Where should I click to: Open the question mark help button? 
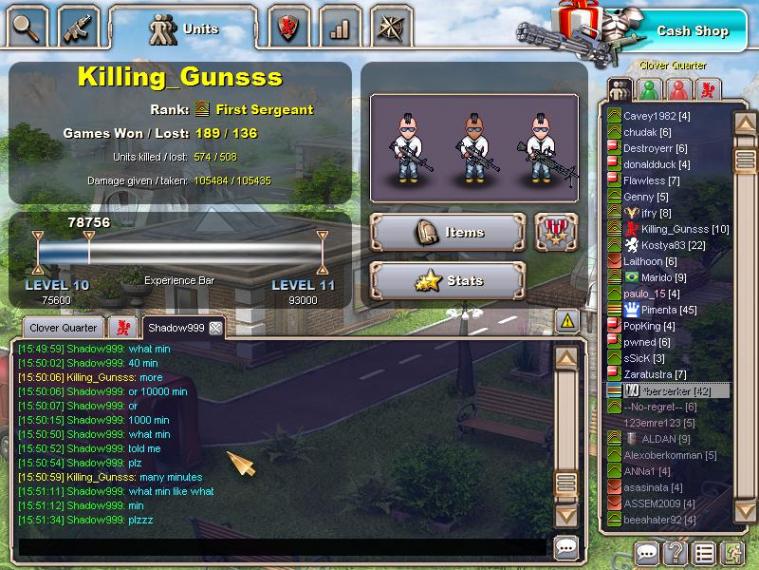pyautogui.click(x=676, y=553)
